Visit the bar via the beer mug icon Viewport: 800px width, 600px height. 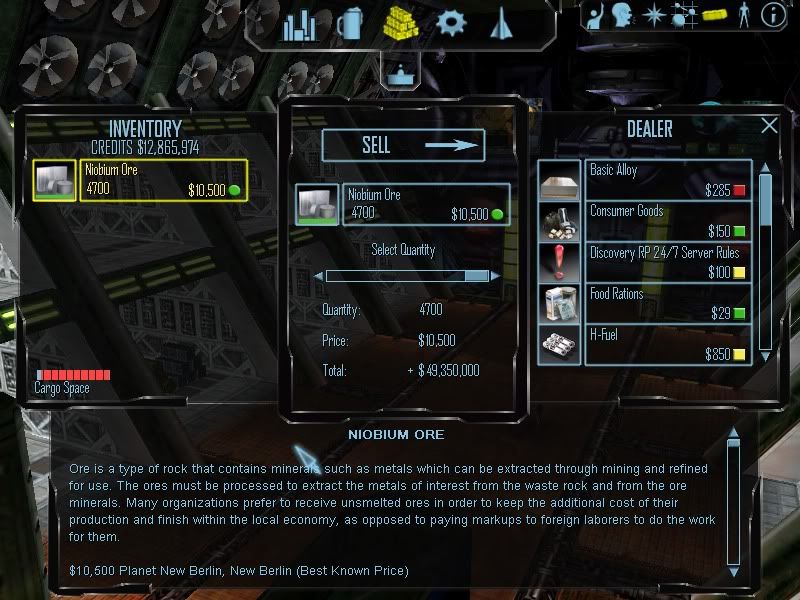tap(349, 24)
